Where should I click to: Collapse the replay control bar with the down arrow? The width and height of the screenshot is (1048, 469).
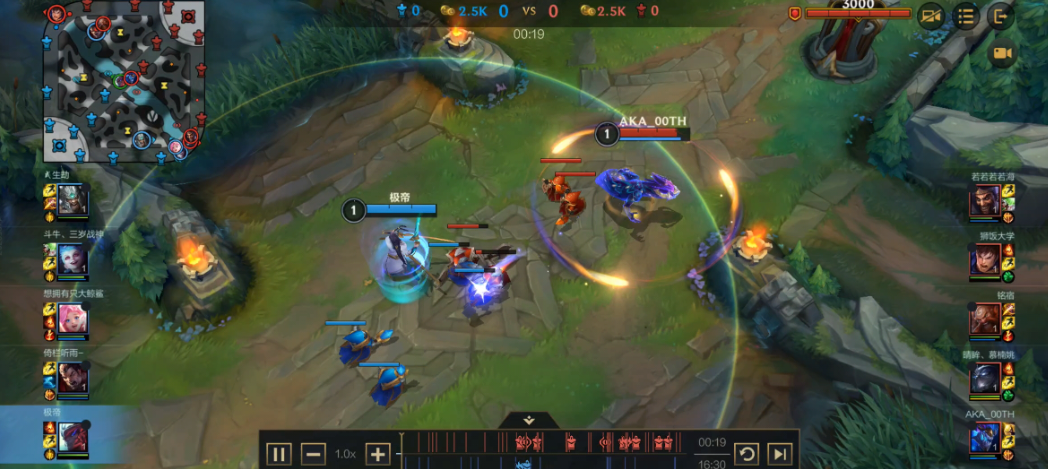(x=528, y=421)
